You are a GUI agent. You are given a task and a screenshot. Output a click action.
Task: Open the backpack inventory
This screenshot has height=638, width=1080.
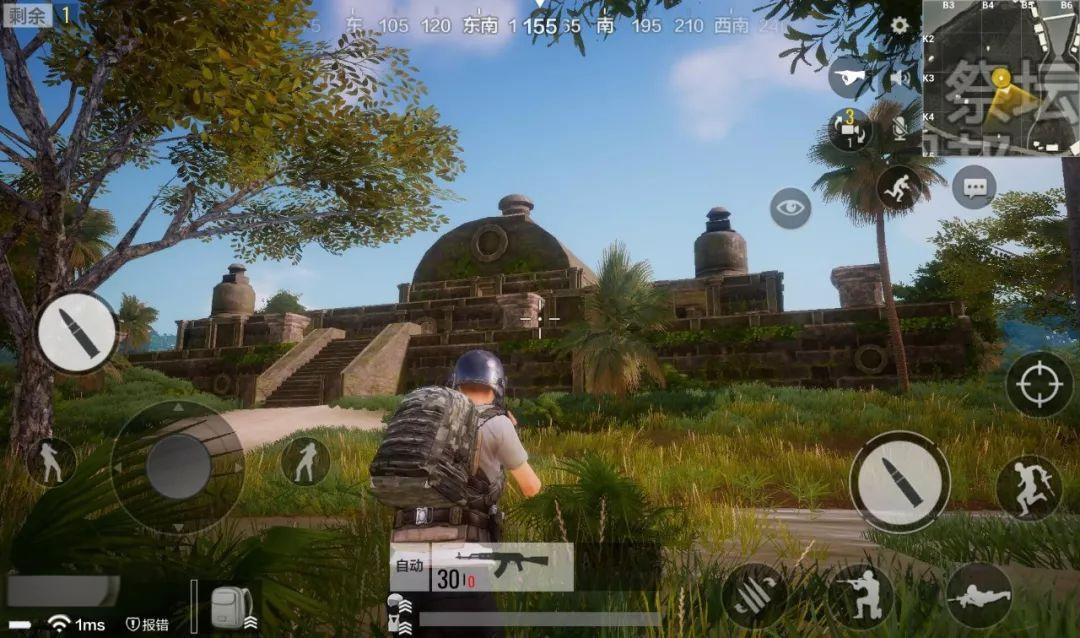point(231,608)
